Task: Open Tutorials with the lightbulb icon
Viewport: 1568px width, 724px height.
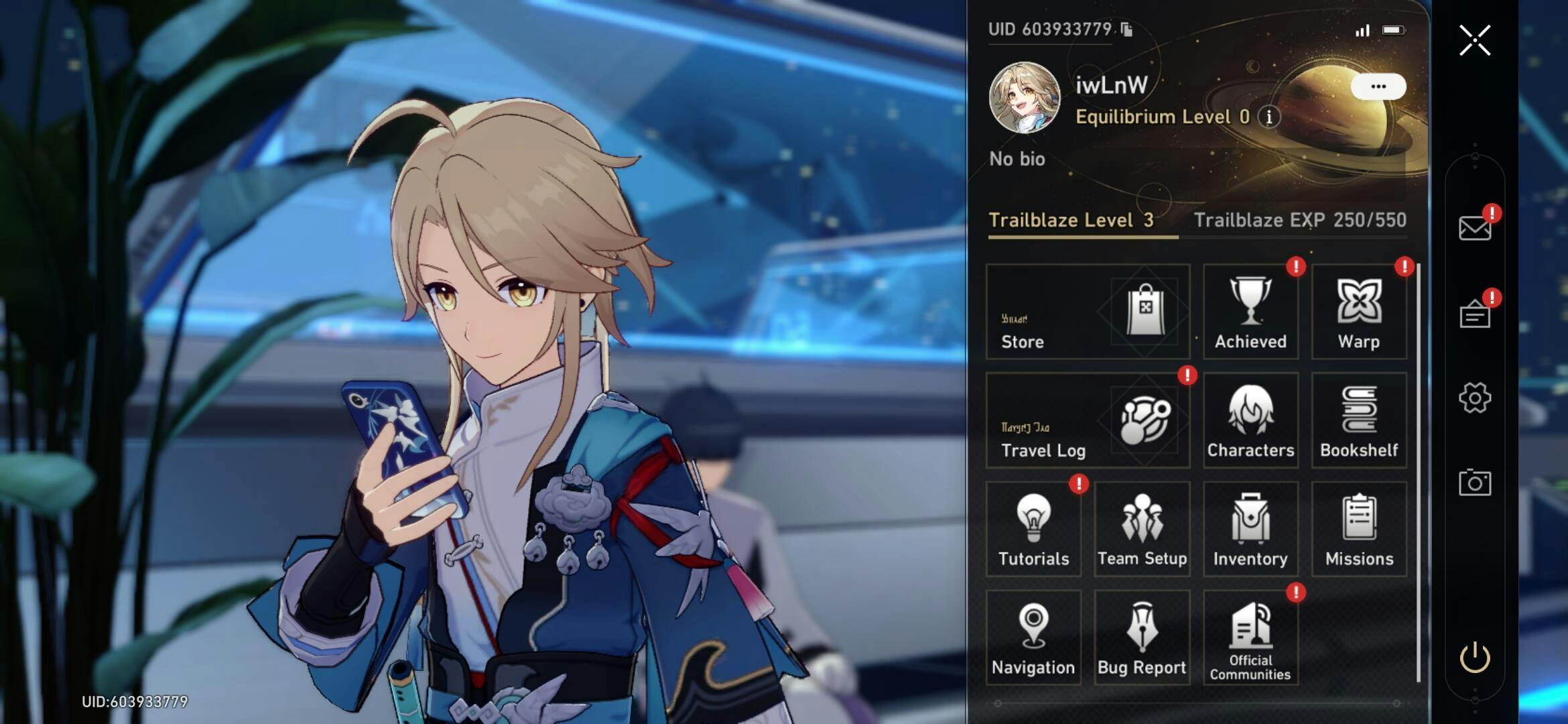Action: 1033,529
